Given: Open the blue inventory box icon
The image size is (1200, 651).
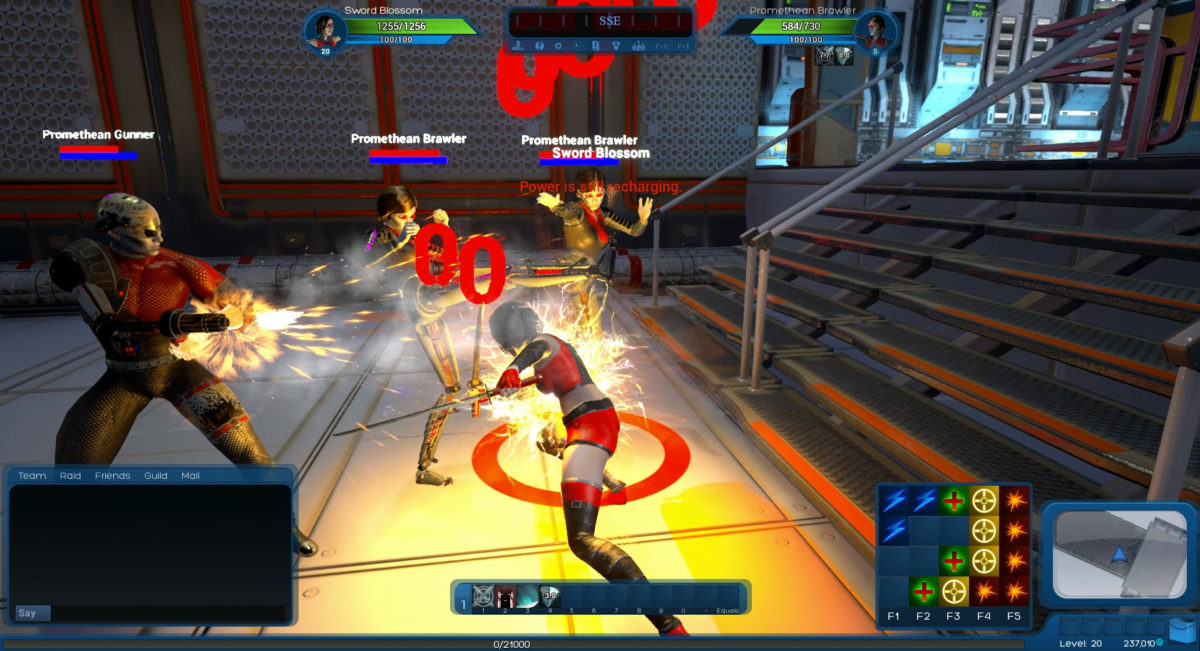Looking at the screenshot, I should [x=1182, y=629].
